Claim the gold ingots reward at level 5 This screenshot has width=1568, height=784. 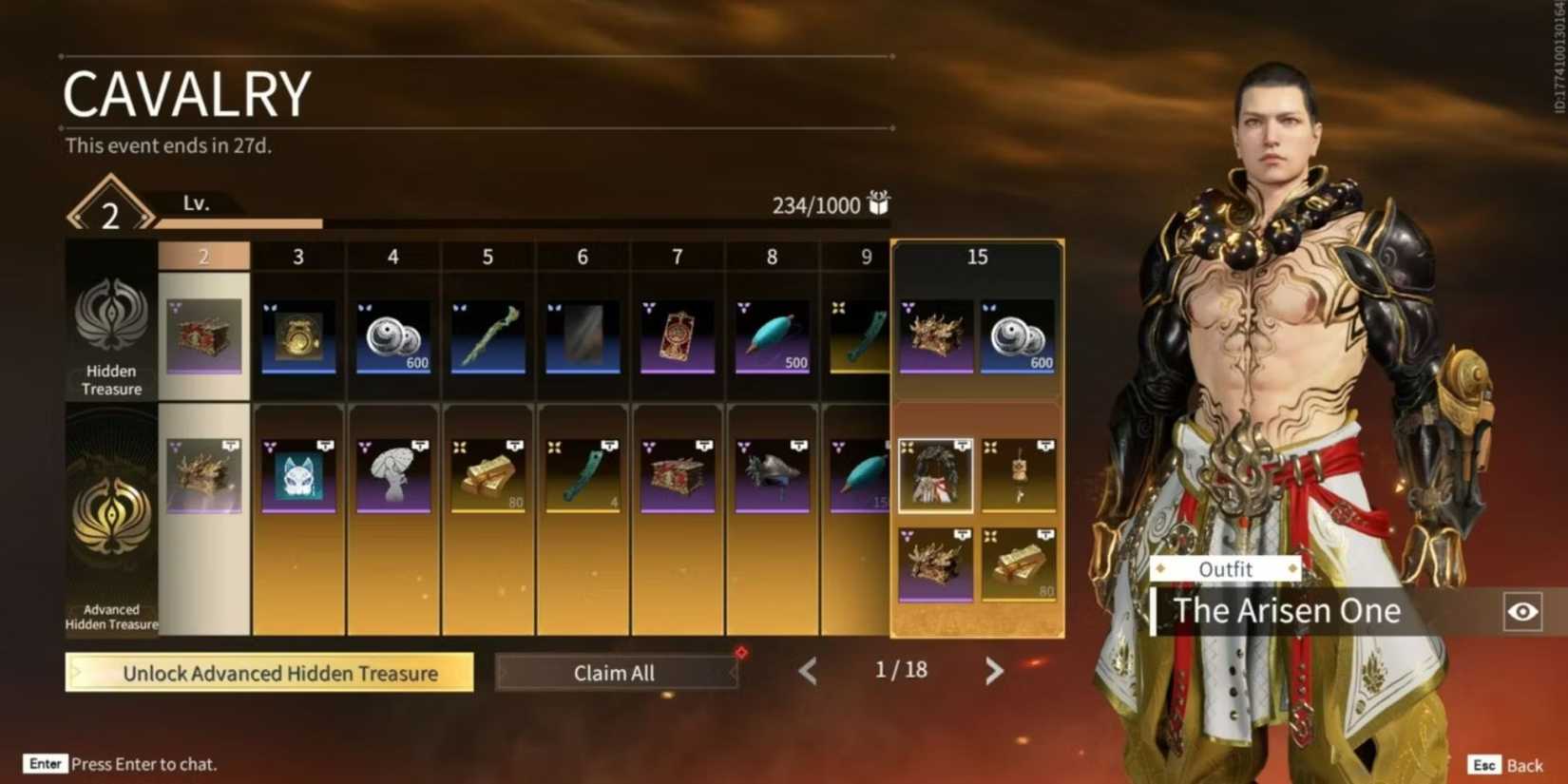488,473
